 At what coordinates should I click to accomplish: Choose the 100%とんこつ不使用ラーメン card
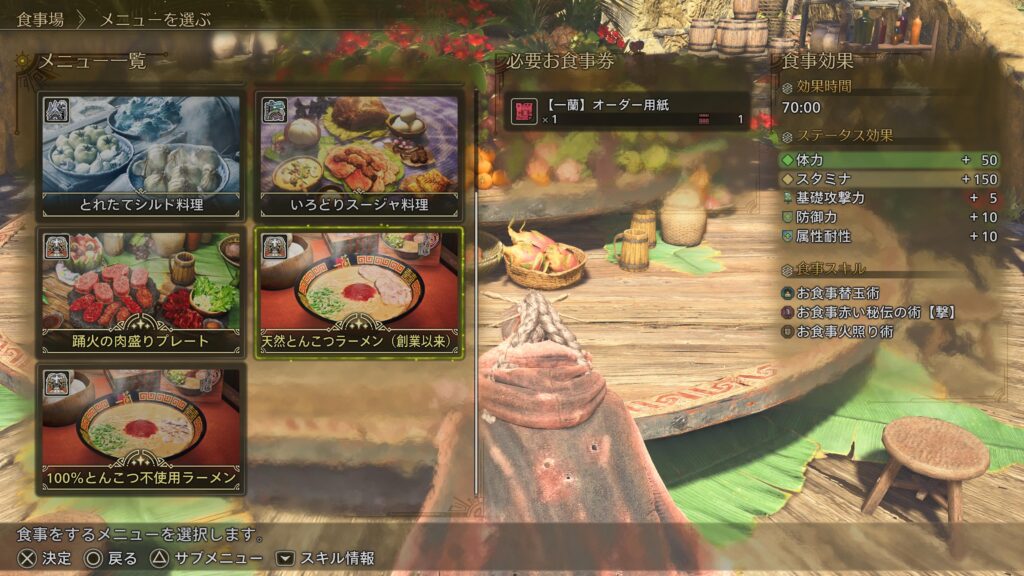point(140,428)
